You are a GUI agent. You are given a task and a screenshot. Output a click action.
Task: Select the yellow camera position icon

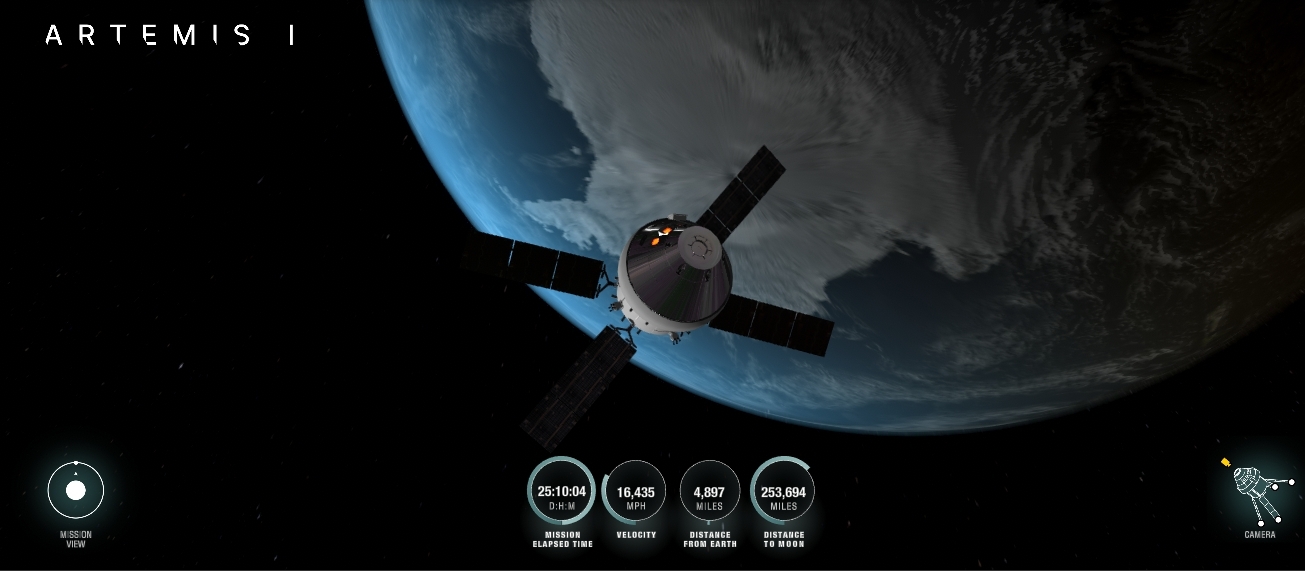[x=1226, y=463]
